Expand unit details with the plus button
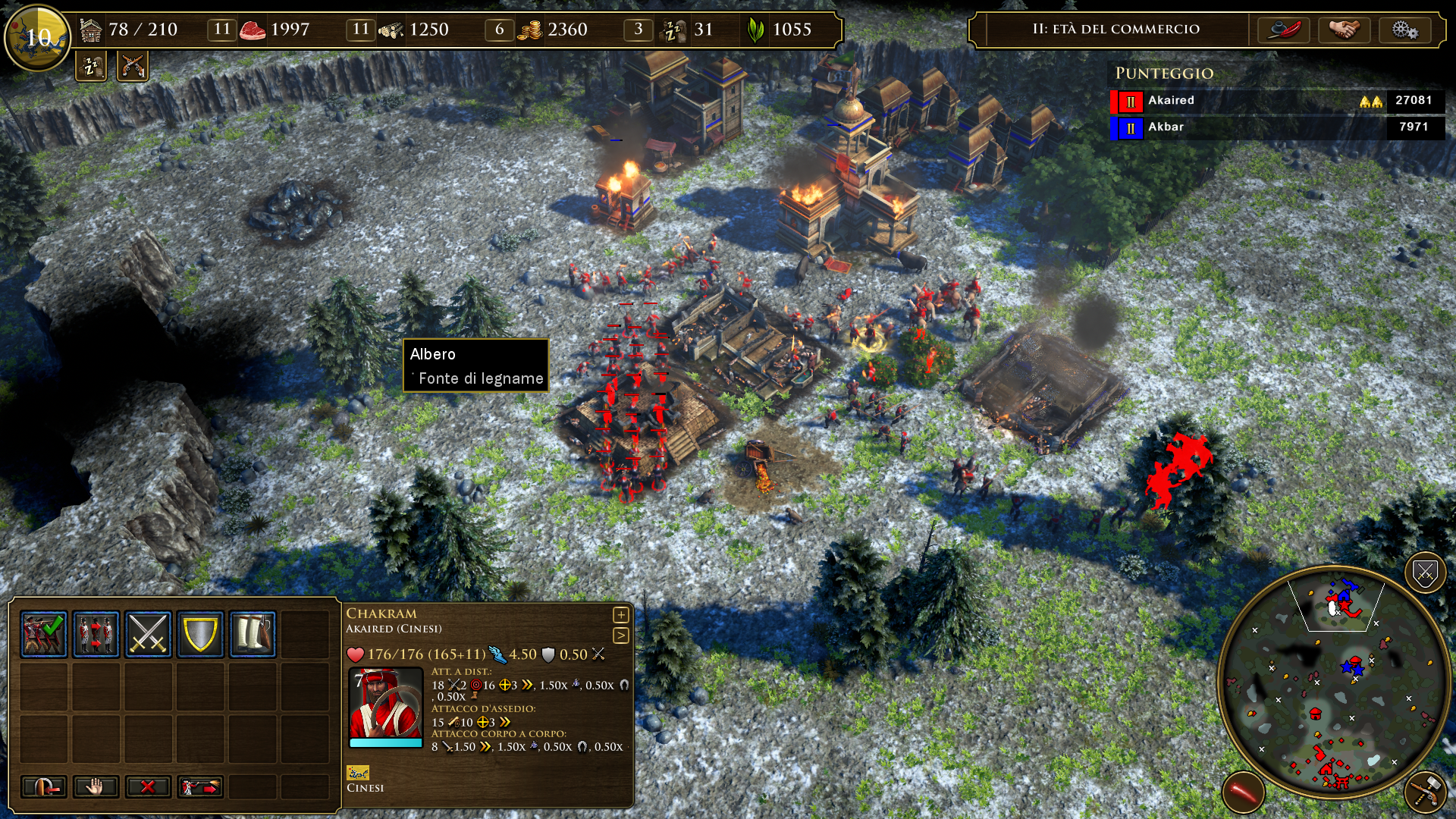 point(620,615)
